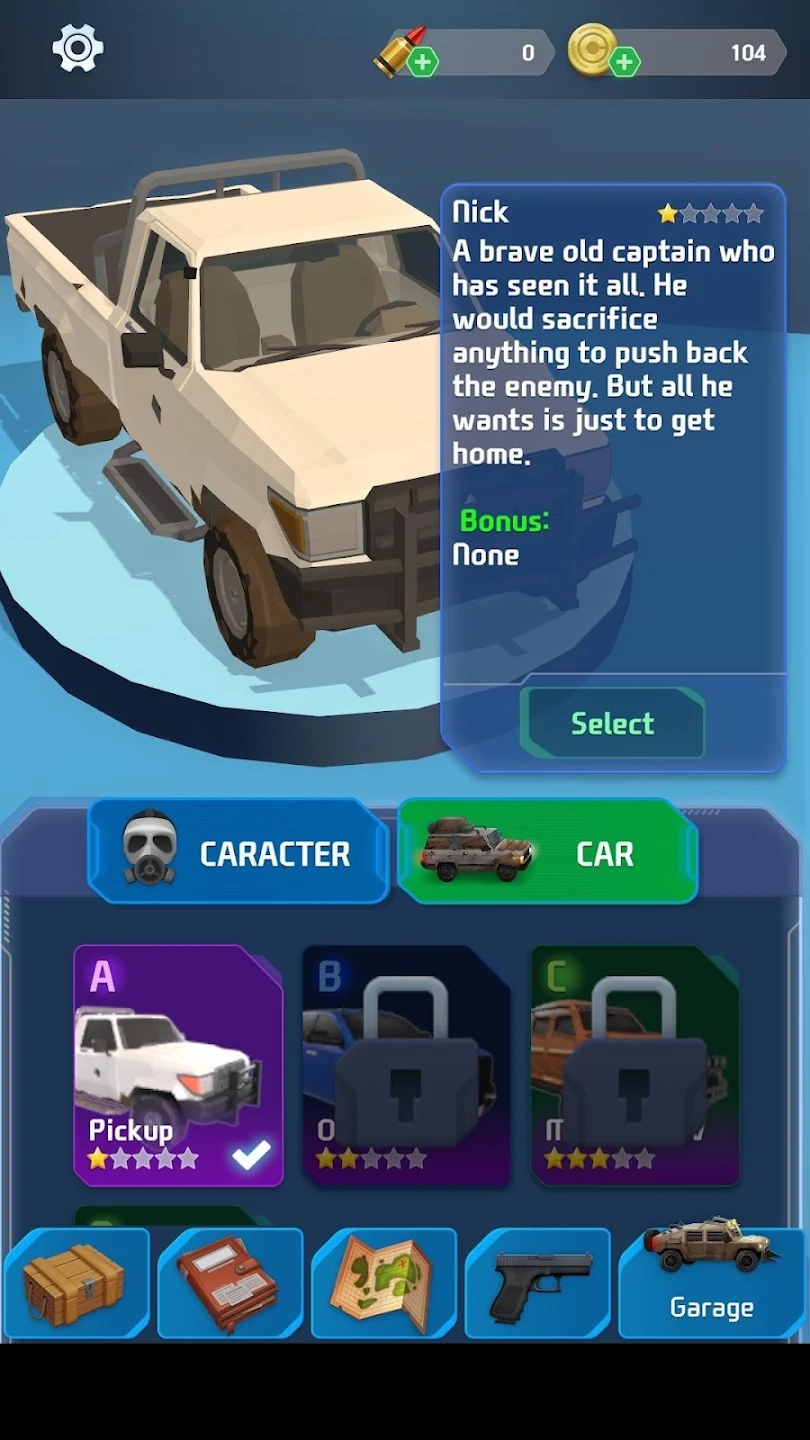Open the pistol weapons menu

tap(538, 1283)
